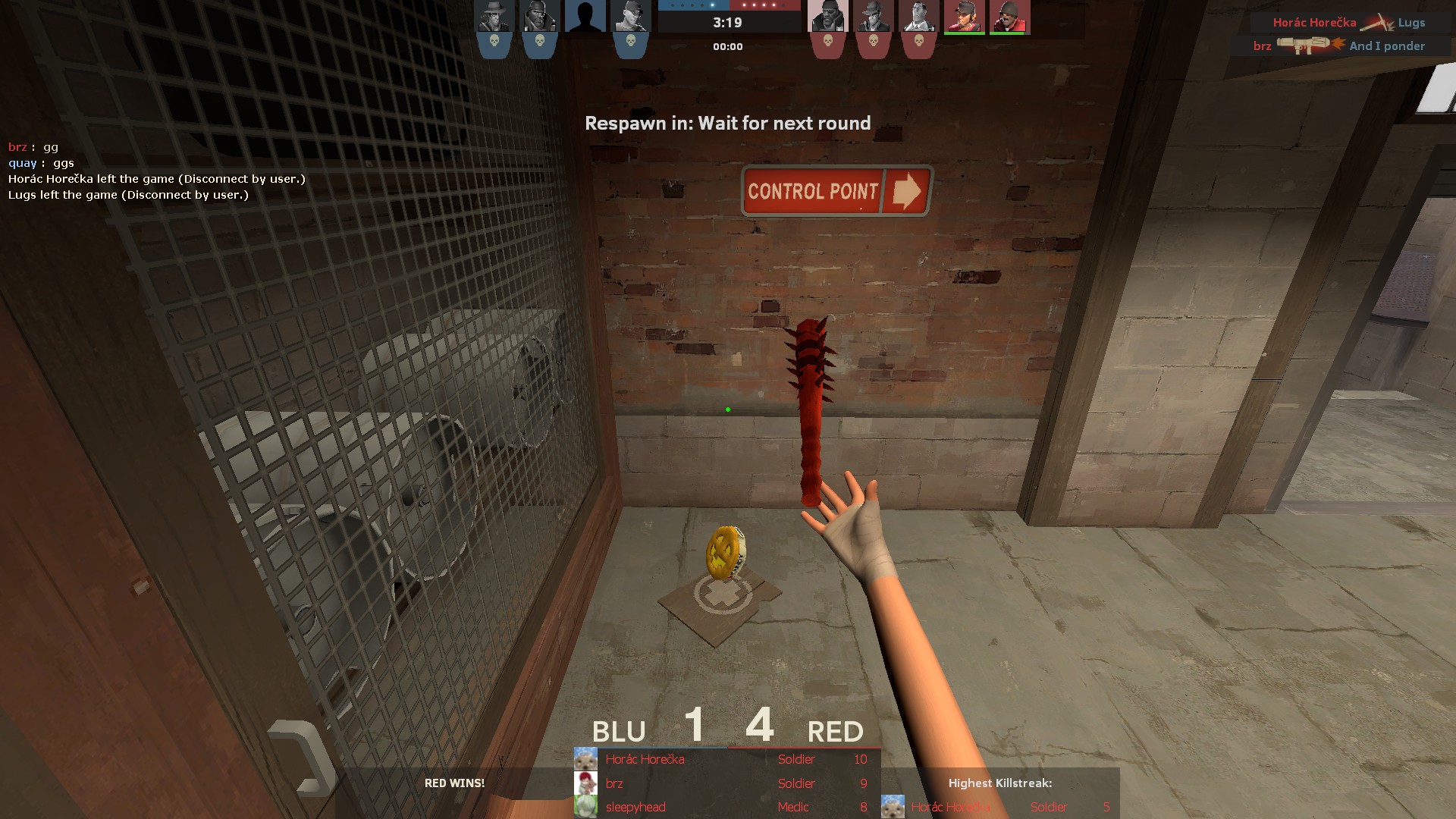Select the BLU Sniper portrait
The height and width of the screenshot is (819, 1456).
point(494,17)
